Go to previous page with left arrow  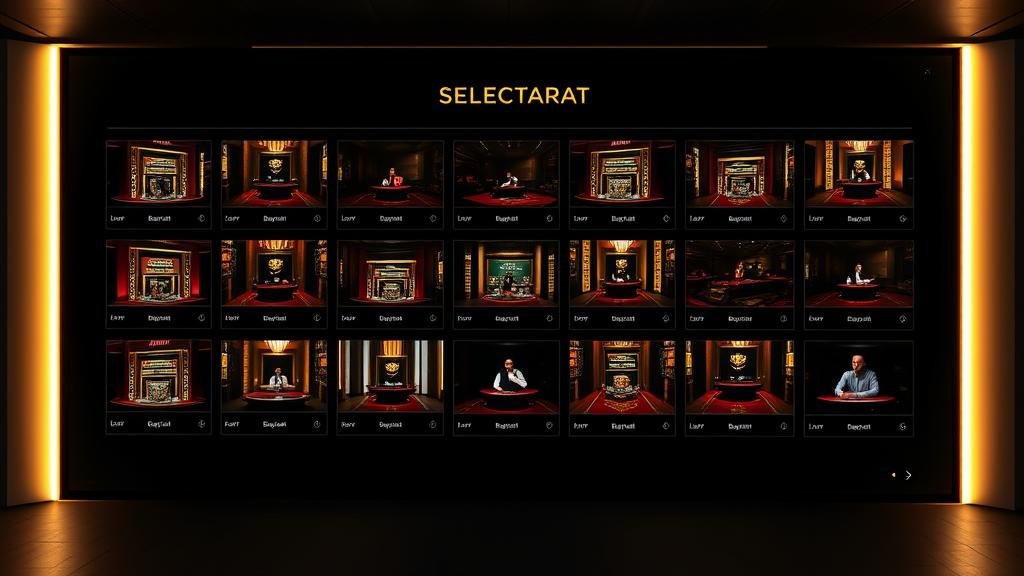tap(893, 475)
